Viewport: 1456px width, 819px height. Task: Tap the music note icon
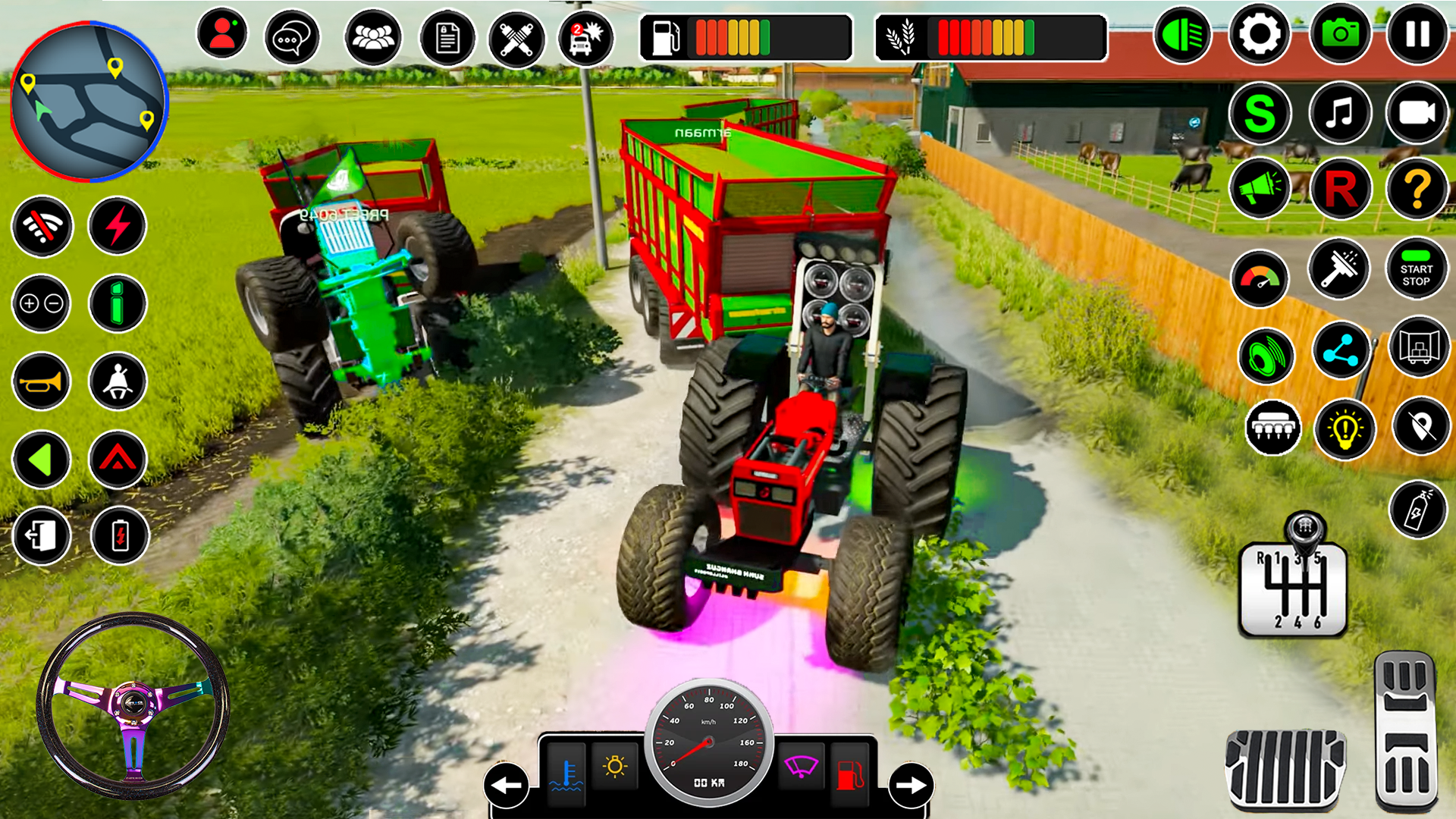click(1340, 112)
